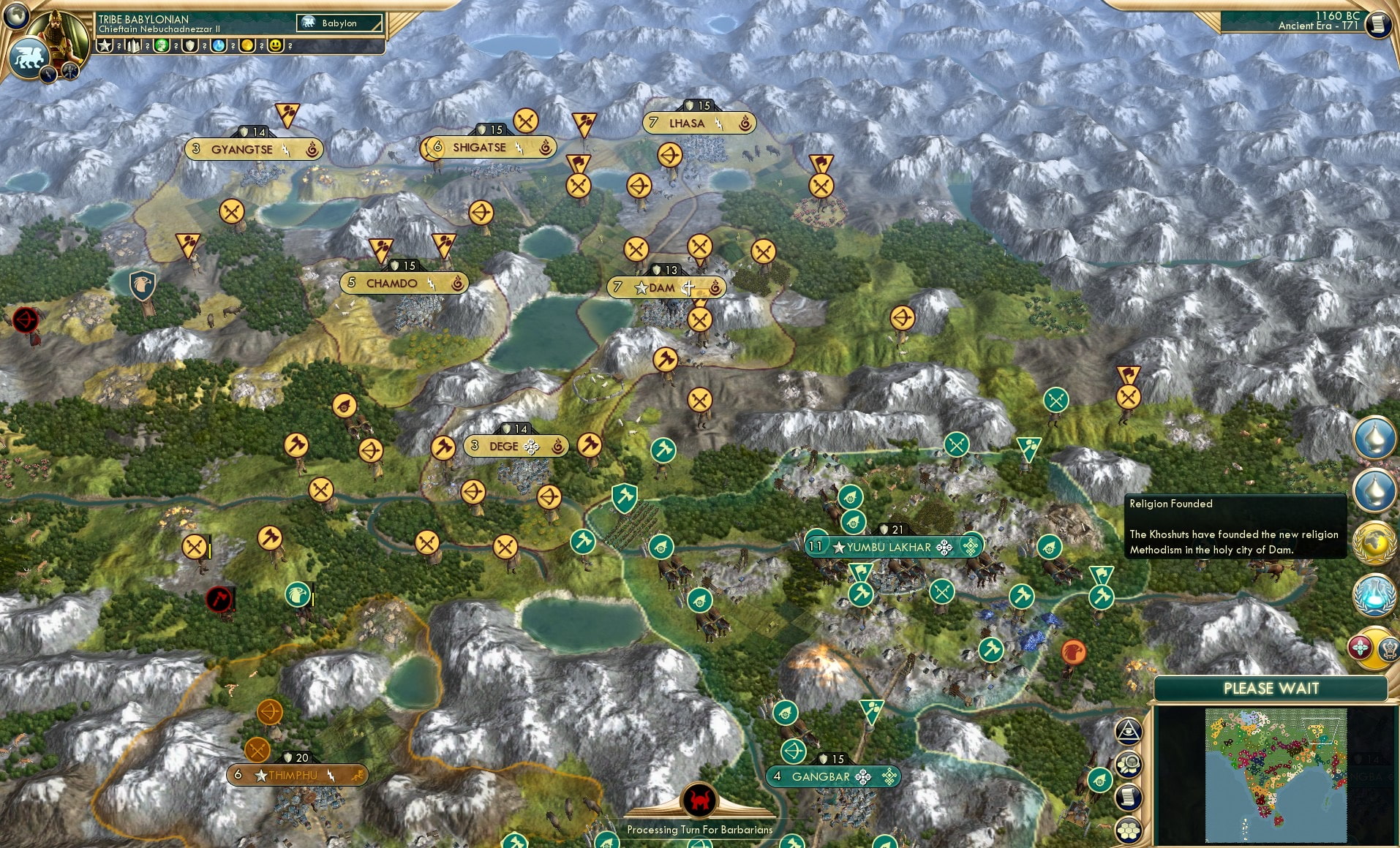Open the magnifying-glass map options panel
The height and width of the screenshot is (848, 1400).
pyautogui.click(x=1129, y=762)
